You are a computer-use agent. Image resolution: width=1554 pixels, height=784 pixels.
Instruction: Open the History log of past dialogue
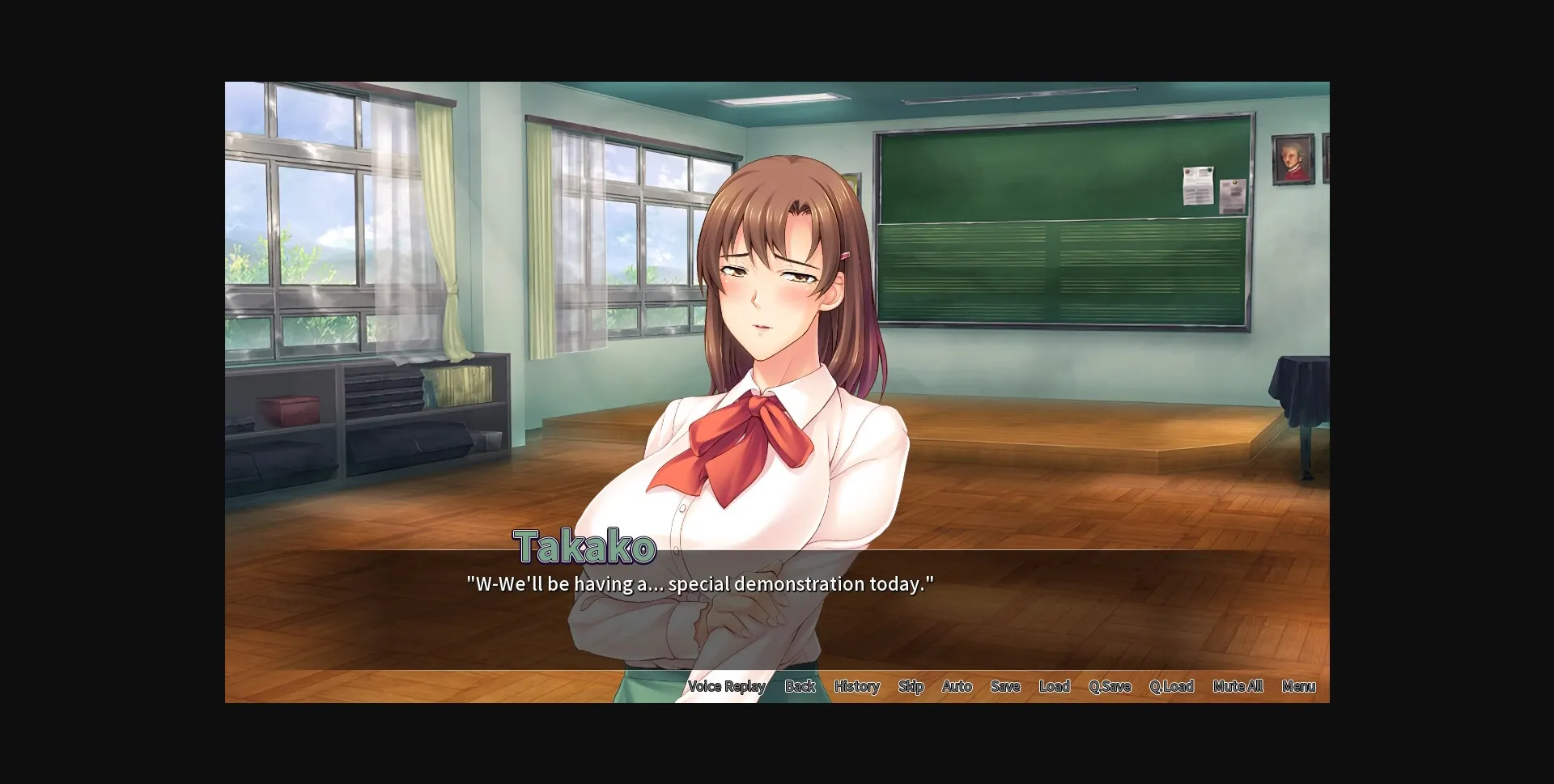click(856, 686)
